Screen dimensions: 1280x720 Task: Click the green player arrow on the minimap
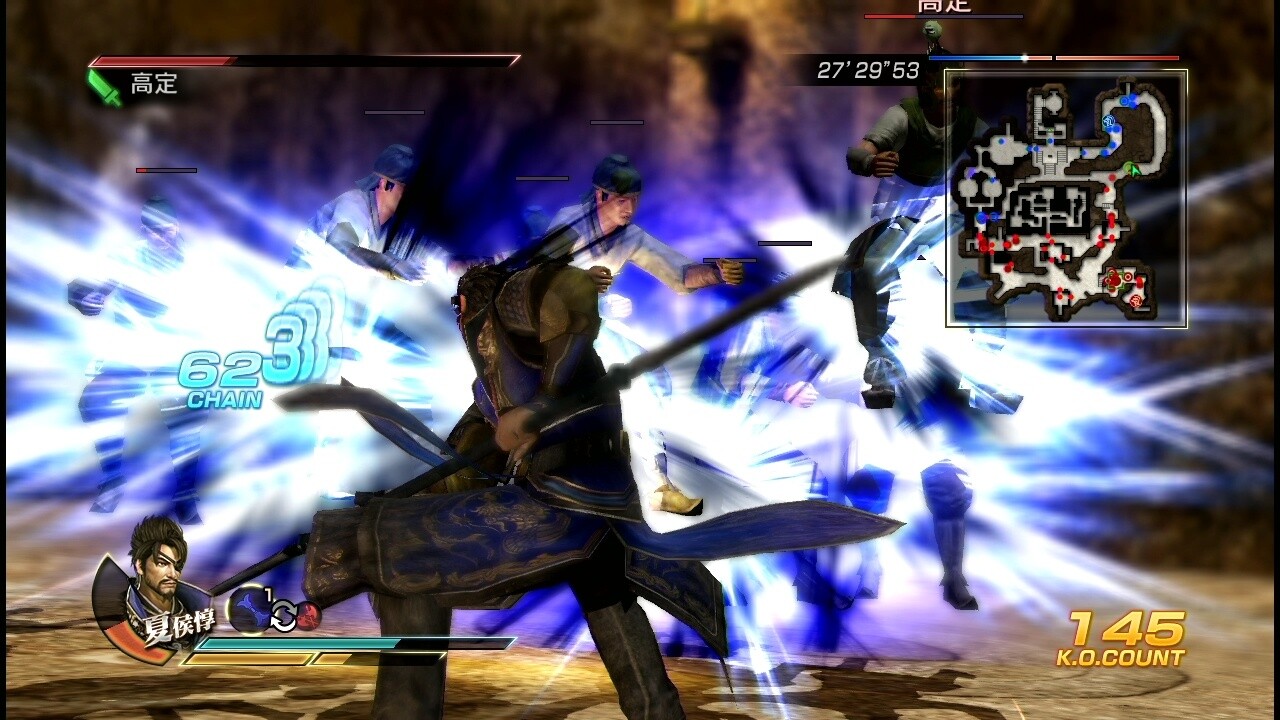click(1133, 170)
